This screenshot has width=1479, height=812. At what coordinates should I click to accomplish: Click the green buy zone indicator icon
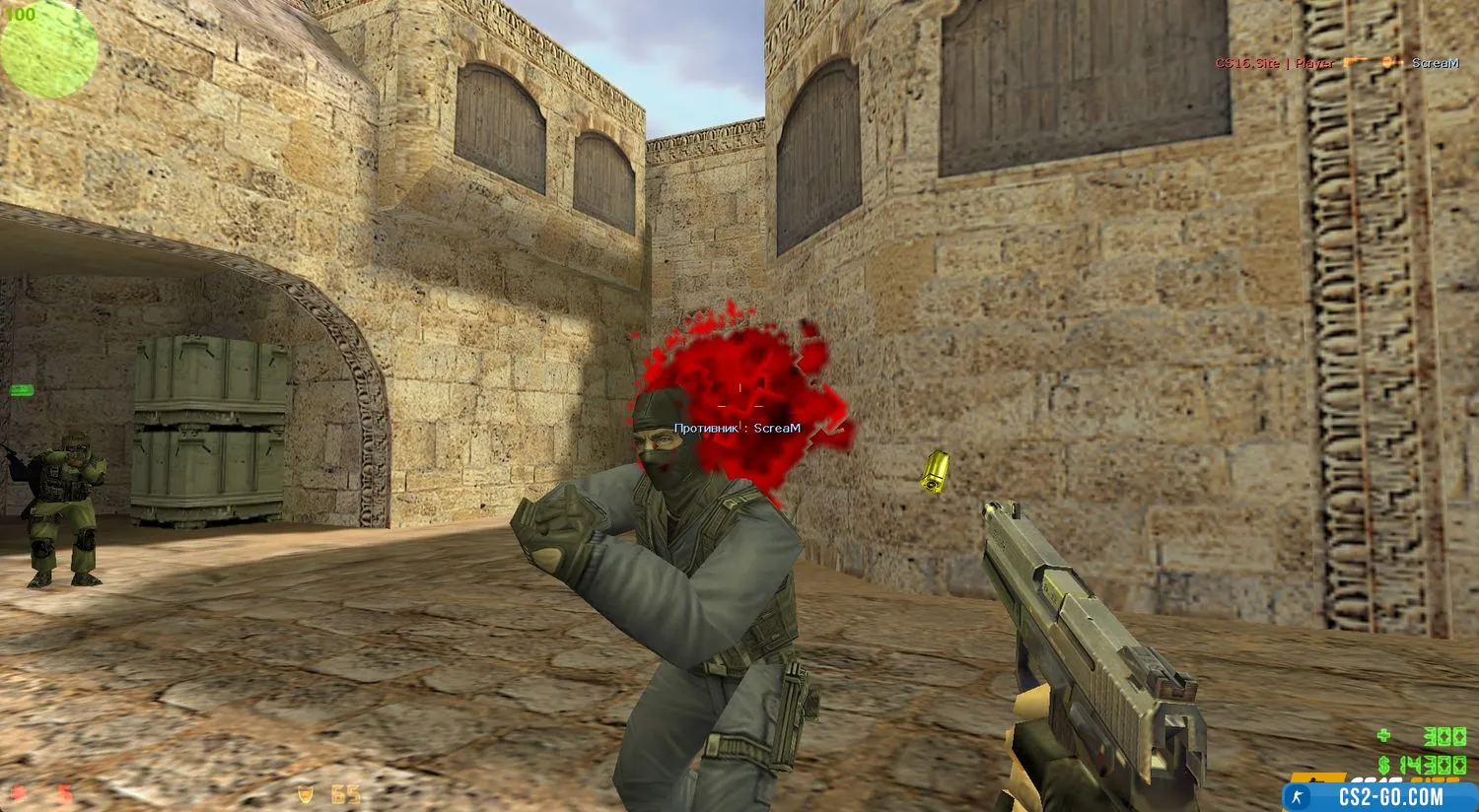[21, 391]
